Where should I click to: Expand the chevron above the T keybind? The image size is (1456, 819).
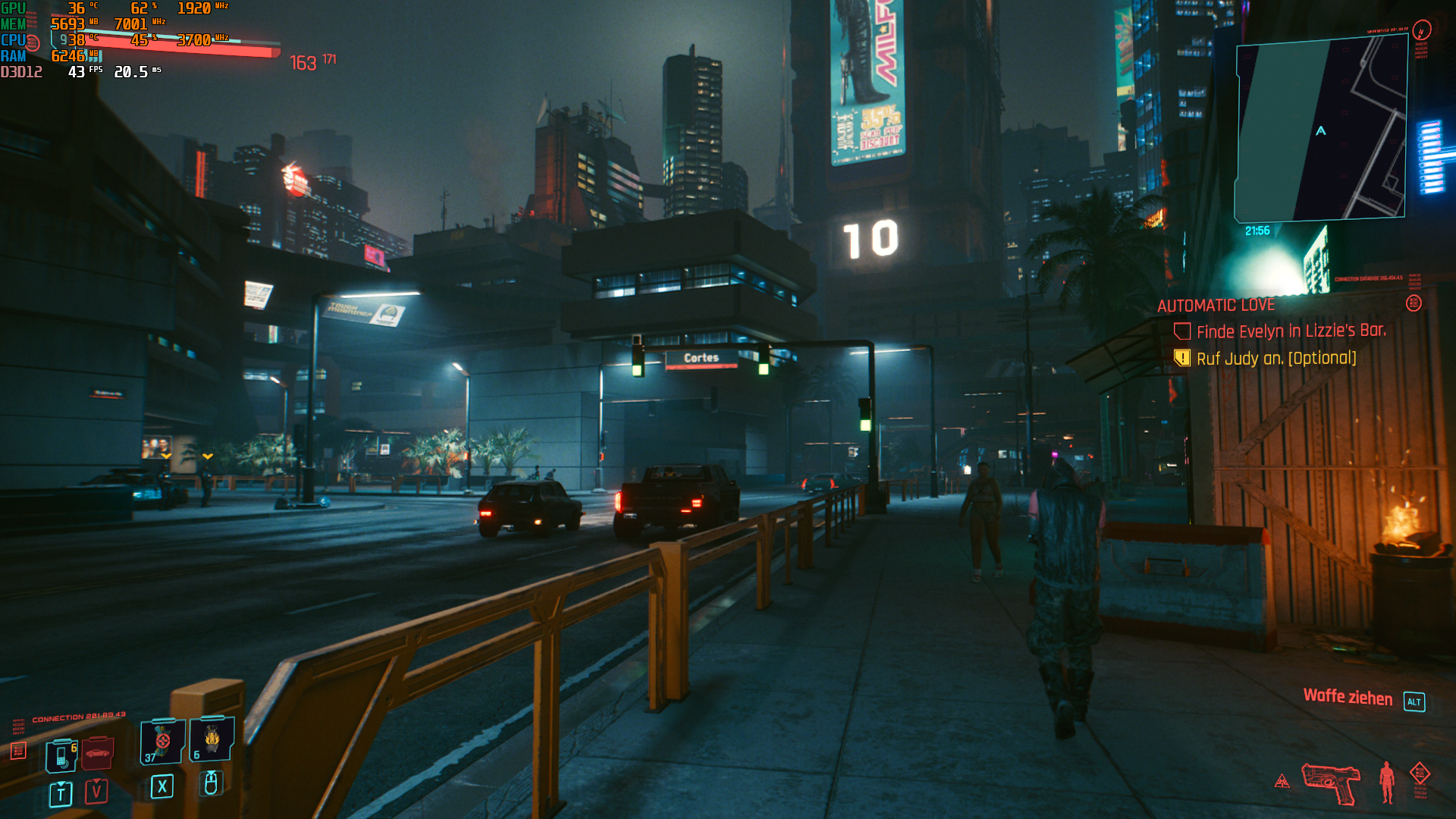tap(61, 783)
